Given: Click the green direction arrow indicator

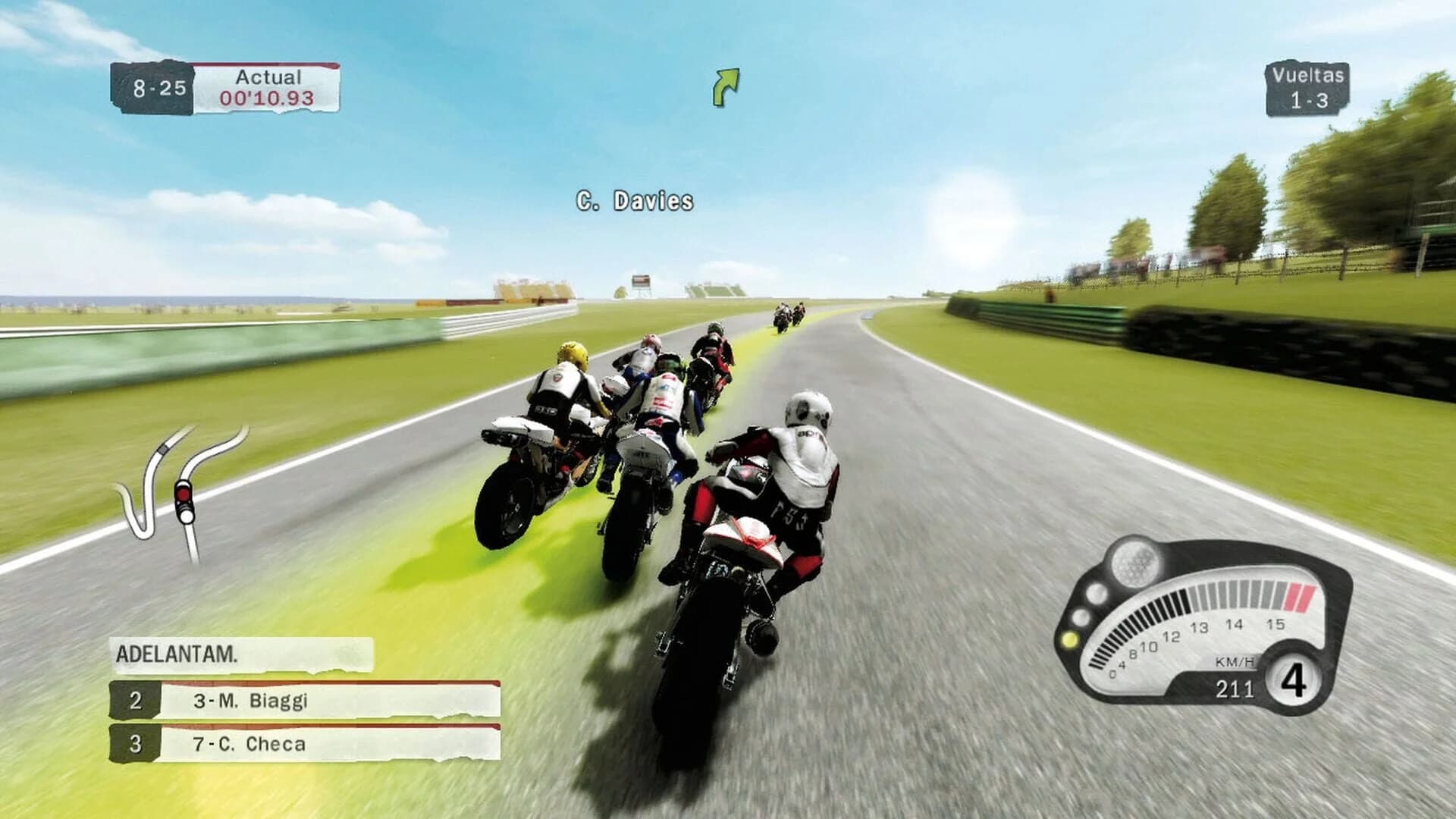Looking at the screenshot, I should [x=726, y=83].
